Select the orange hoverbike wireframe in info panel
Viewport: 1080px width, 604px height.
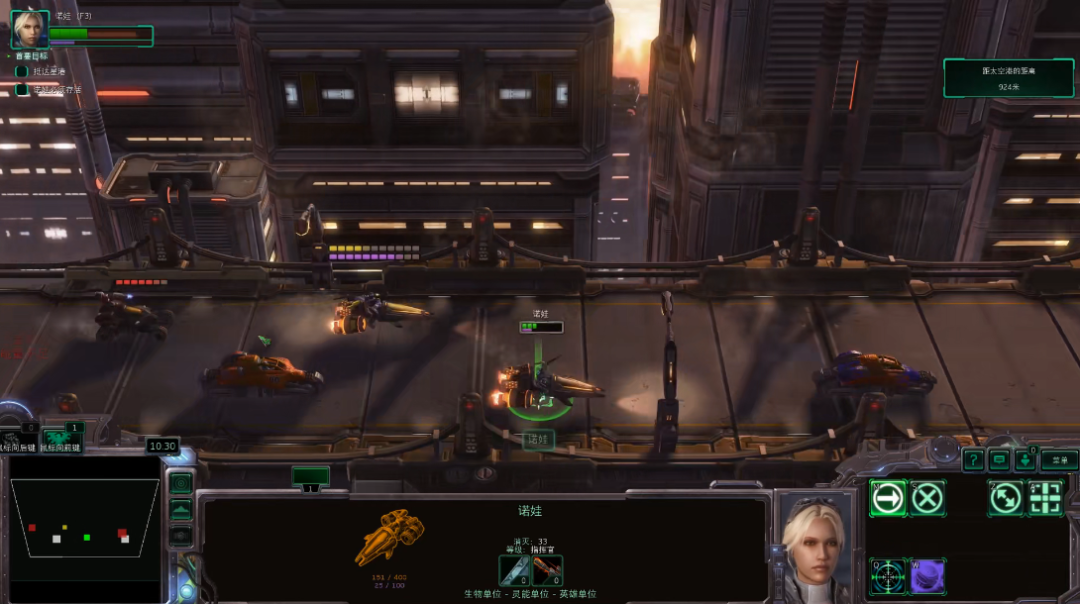tap(389, 537)
